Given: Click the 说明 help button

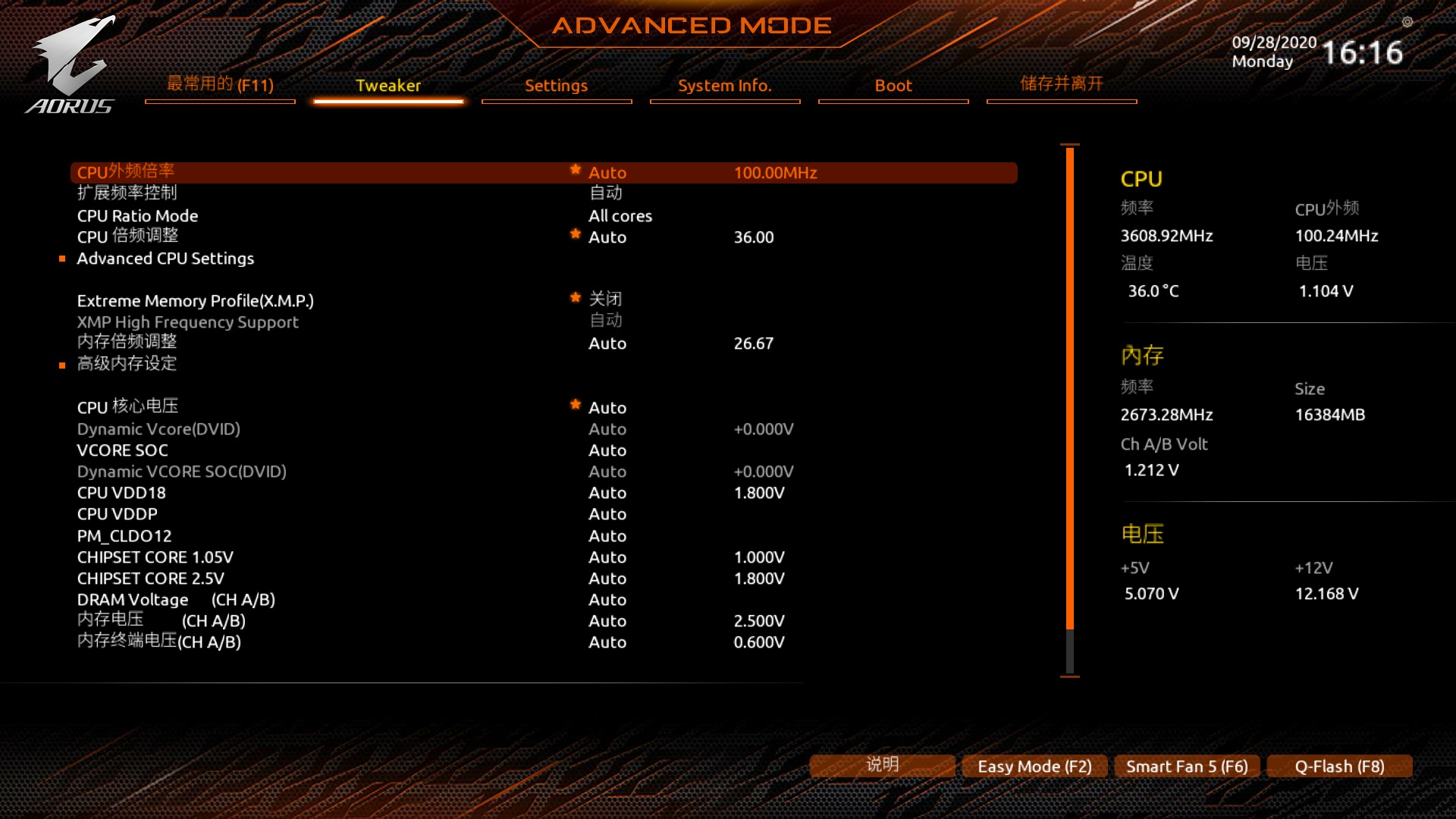Looking at the screenshot, I should click(x=881, y=766).
